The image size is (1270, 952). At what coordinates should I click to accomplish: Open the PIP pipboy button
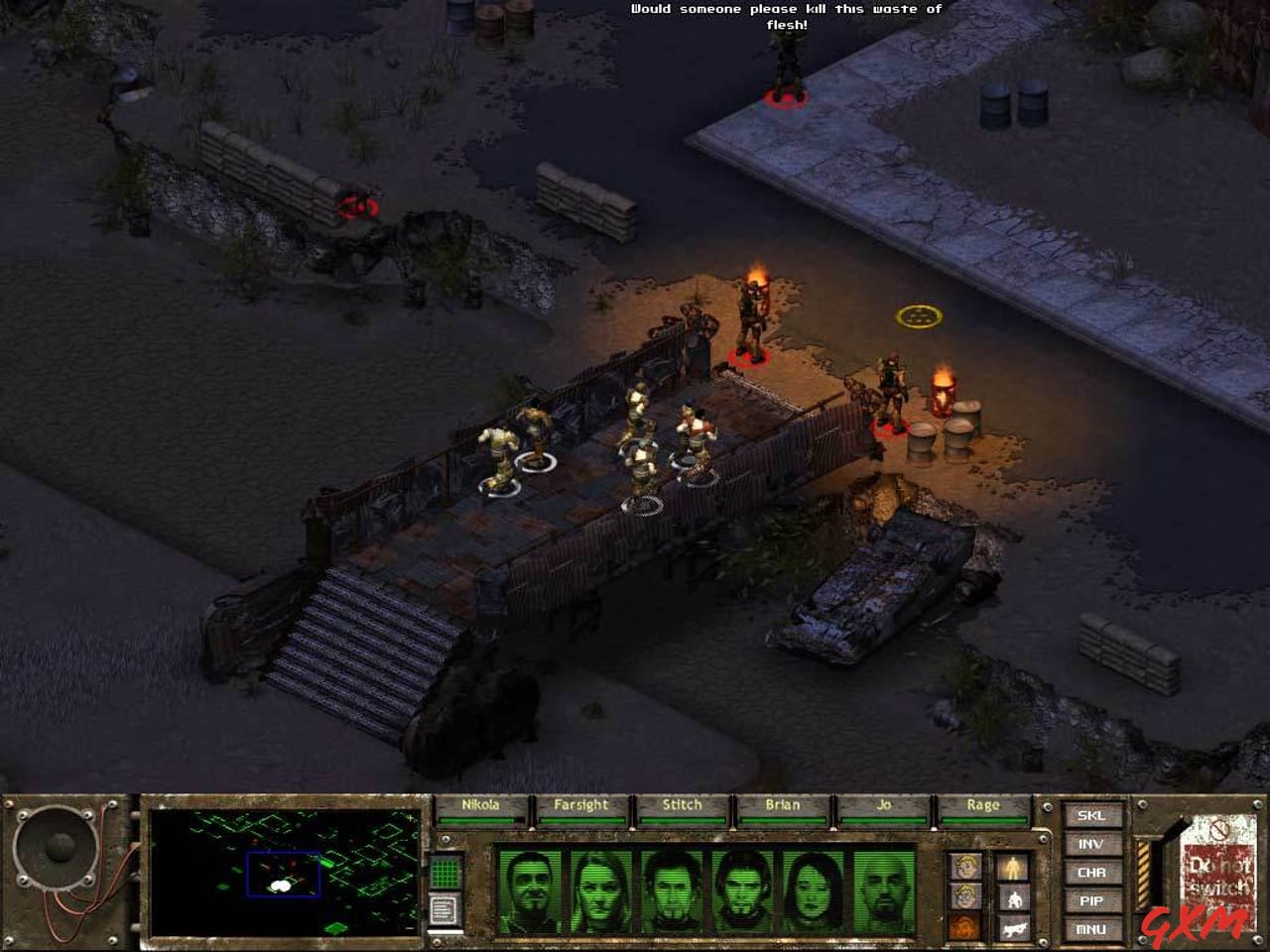click(1091, 901)
